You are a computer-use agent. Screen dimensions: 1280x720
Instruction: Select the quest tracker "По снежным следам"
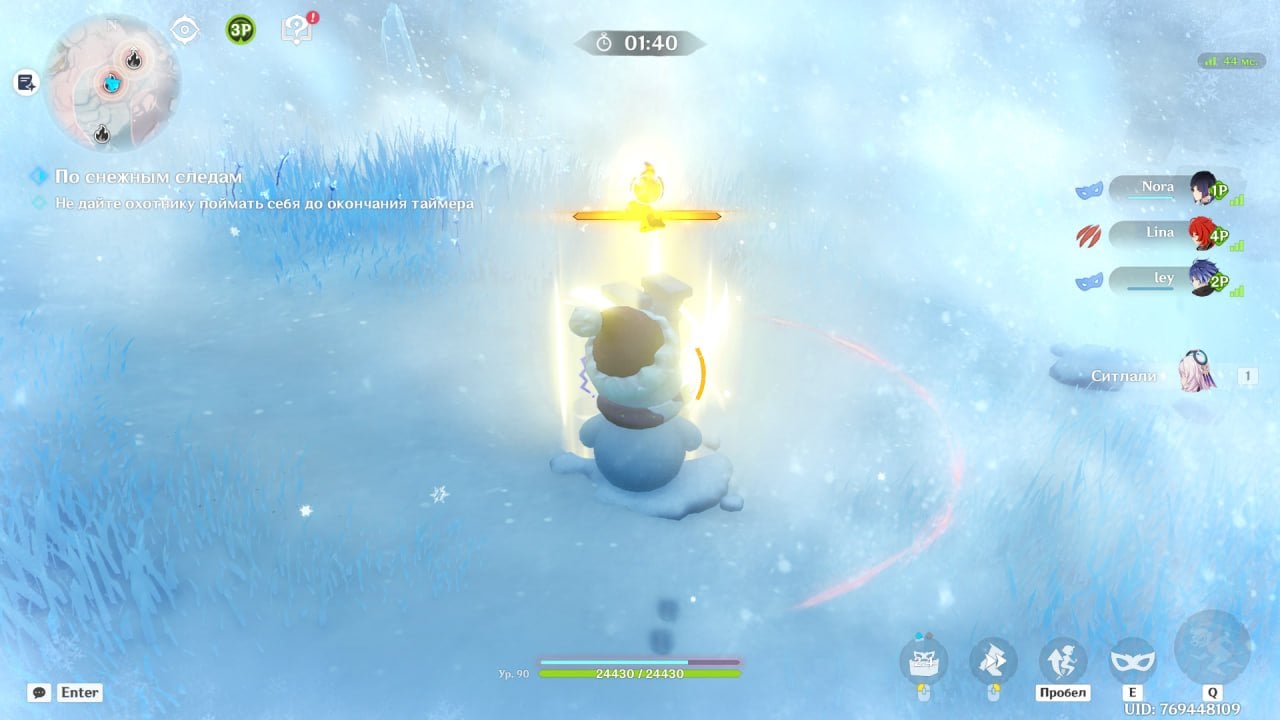pos(148,177)
